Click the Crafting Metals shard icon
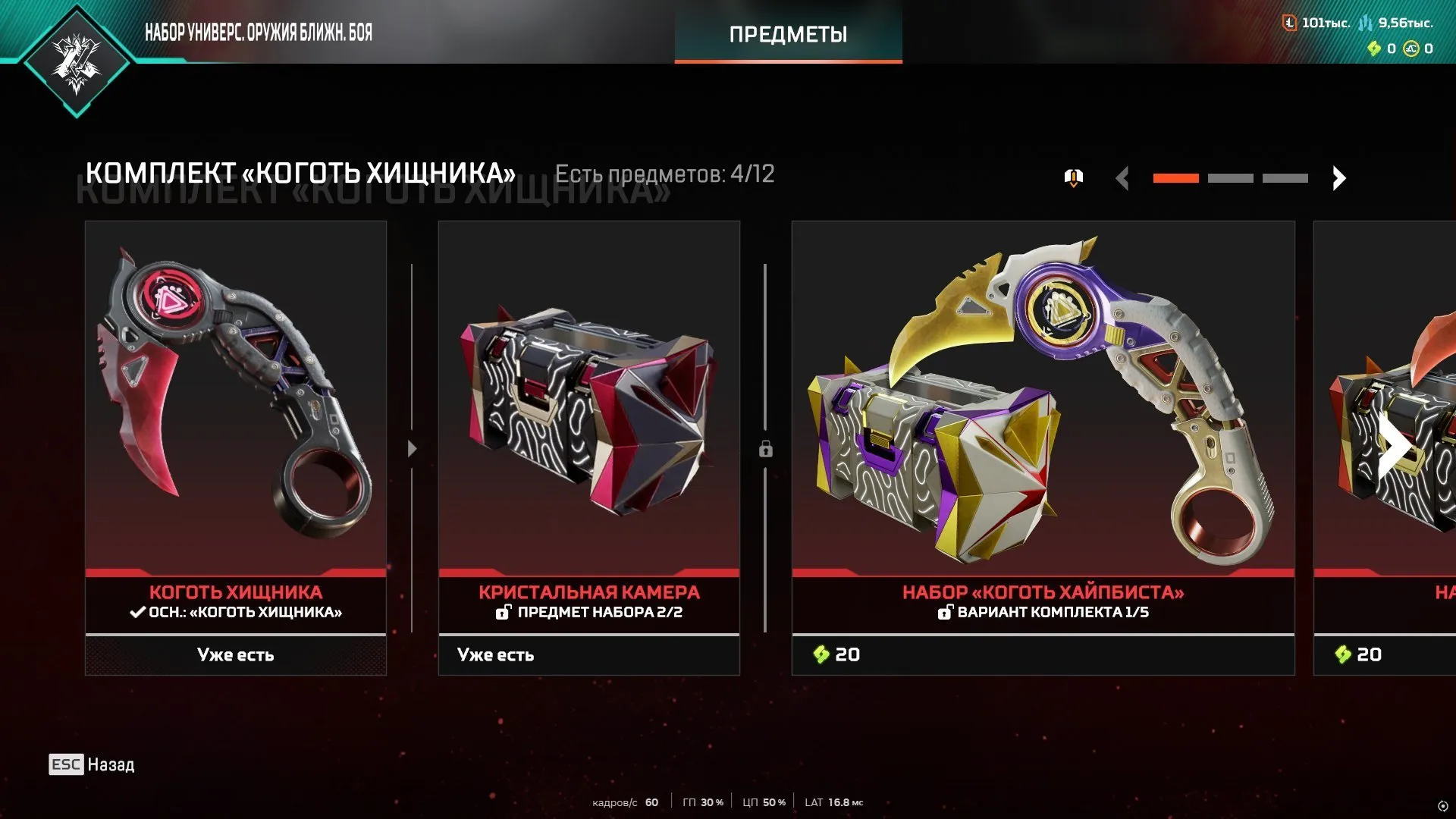 [x=1367, y=24]
